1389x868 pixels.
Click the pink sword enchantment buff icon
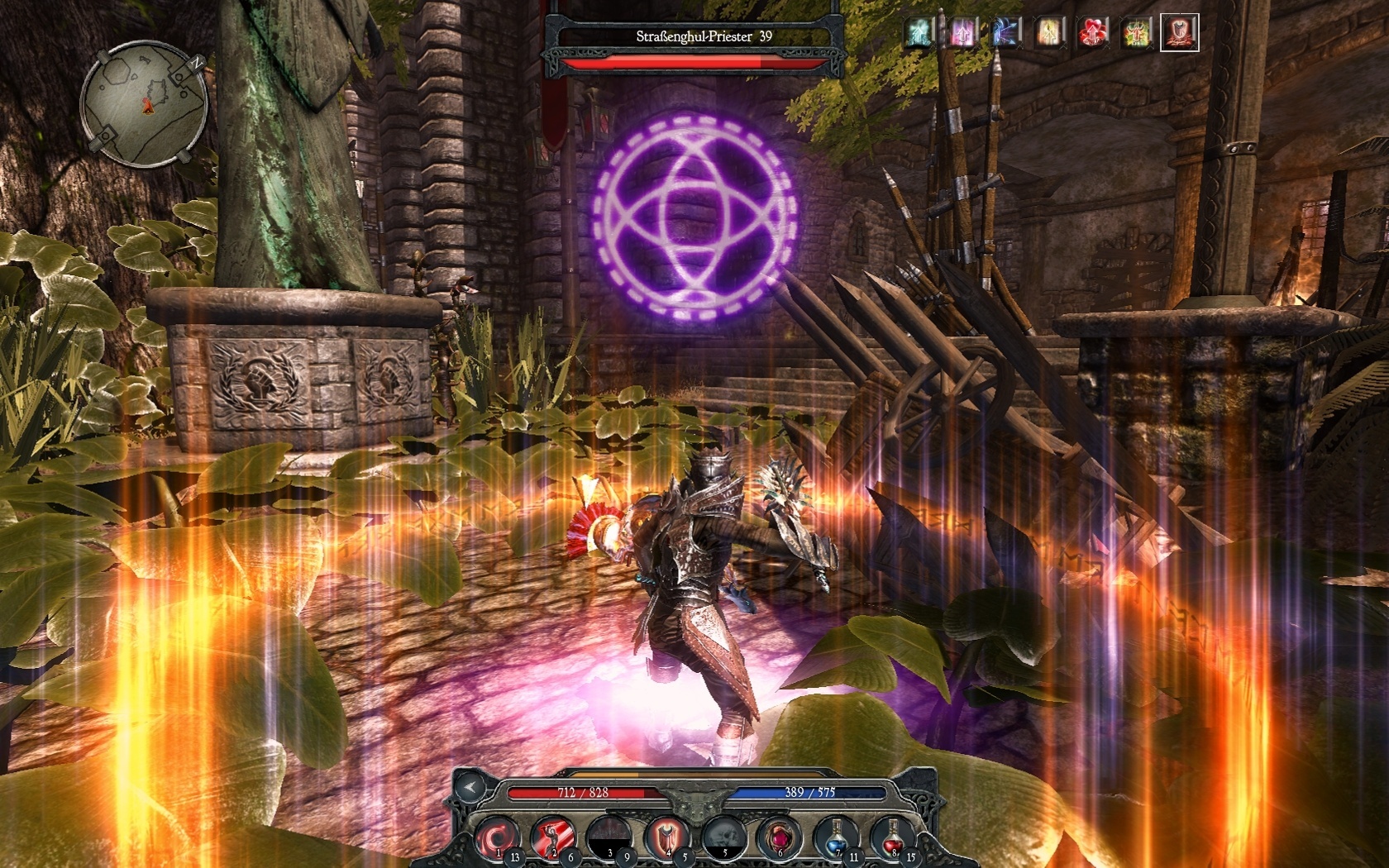click(x=962, y=33)
